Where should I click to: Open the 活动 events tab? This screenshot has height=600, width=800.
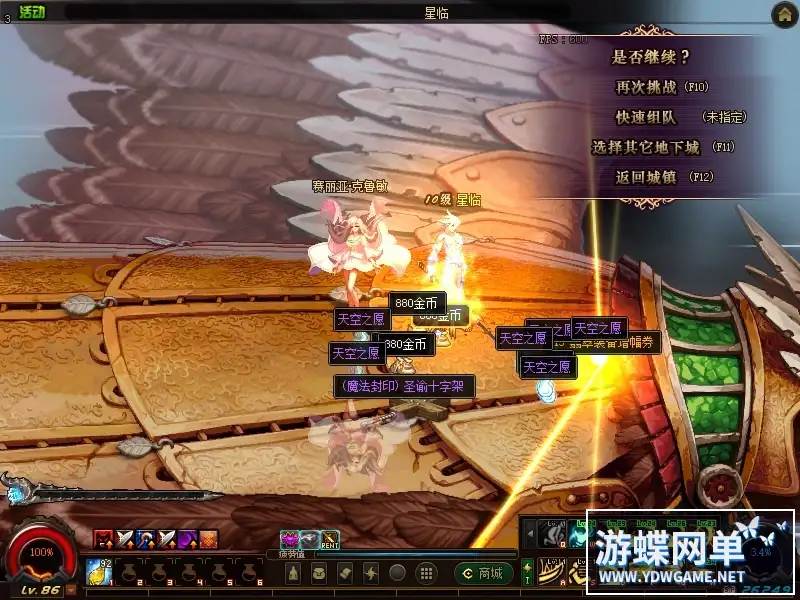pos(32,12)
